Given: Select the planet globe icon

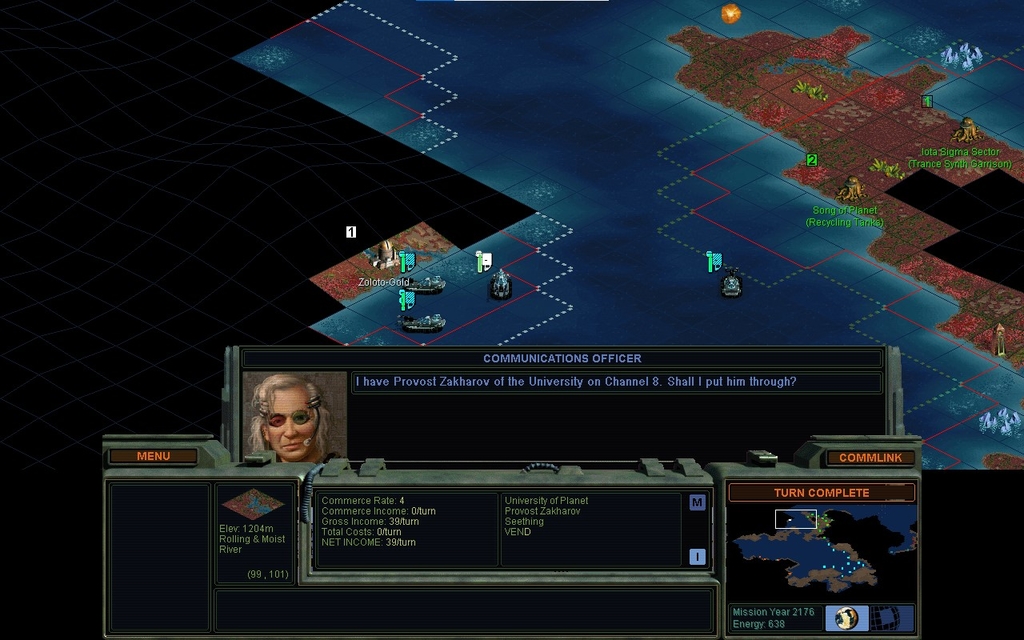Looking at the screenshot, I should (x=846, y=618).
